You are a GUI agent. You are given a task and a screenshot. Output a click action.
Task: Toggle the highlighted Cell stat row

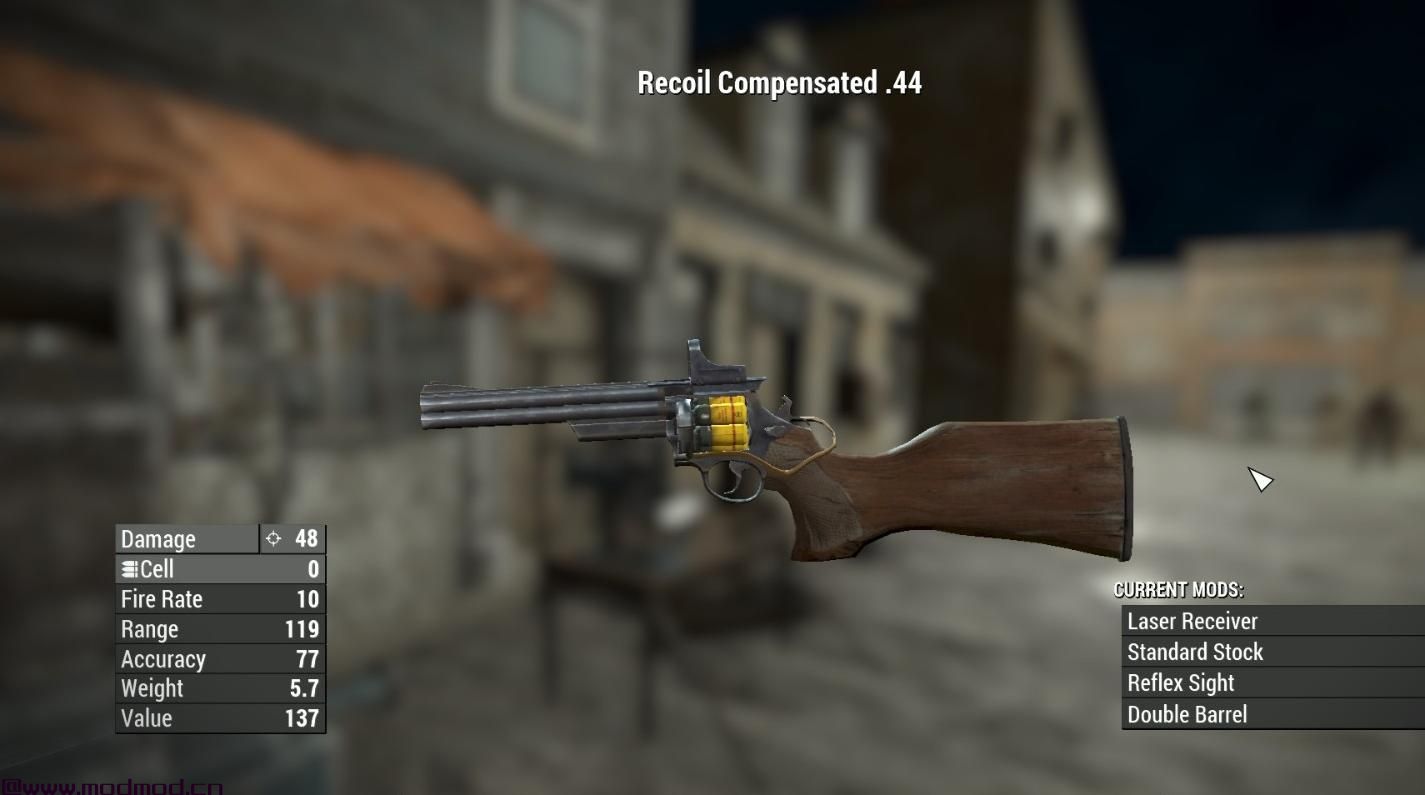(220, 569)
